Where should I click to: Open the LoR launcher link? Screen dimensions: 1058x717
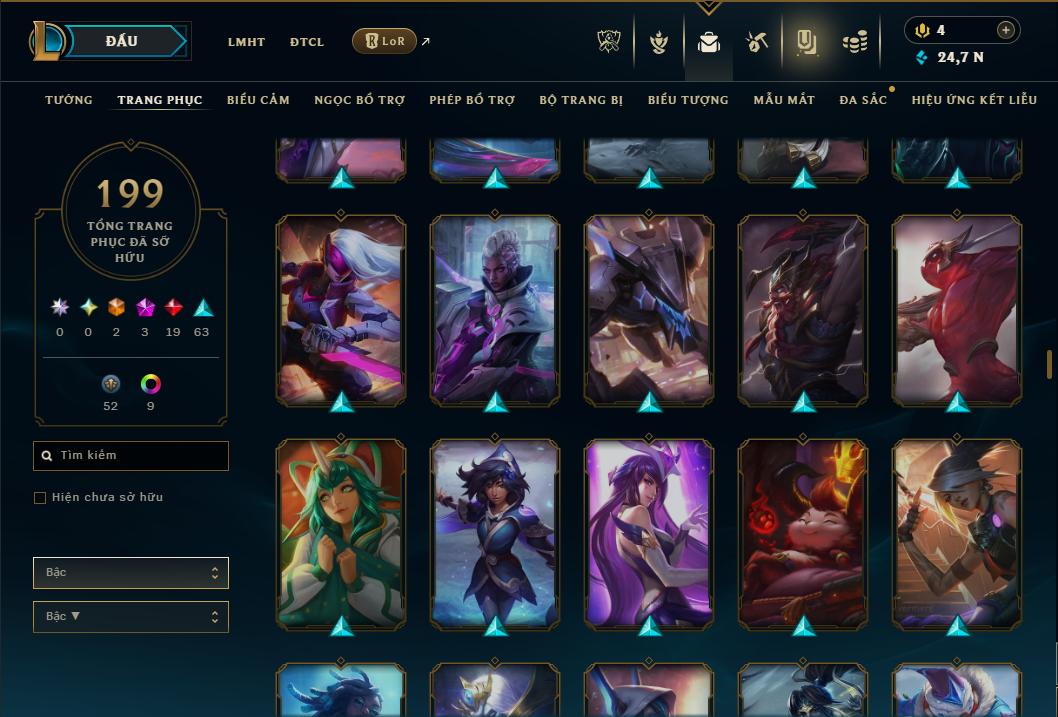pos(385,41)
